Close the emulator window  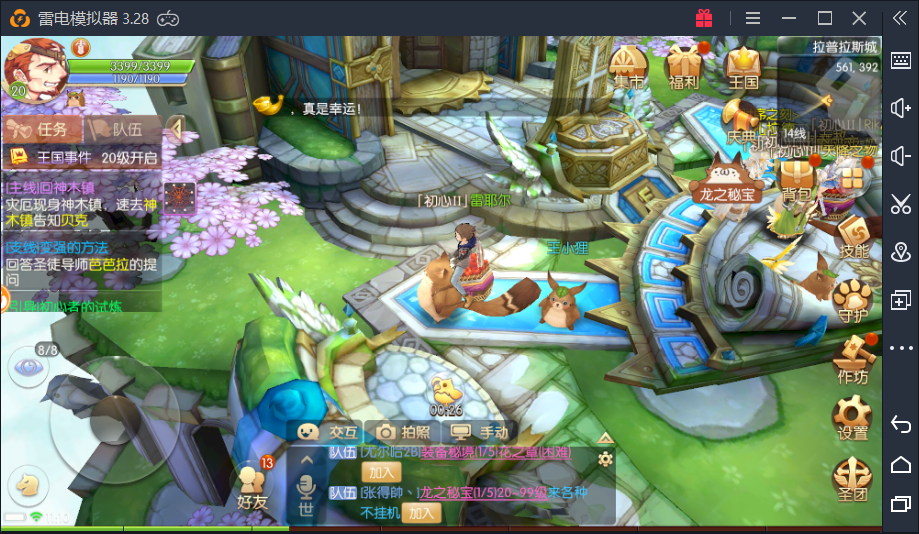coord(859,18)
